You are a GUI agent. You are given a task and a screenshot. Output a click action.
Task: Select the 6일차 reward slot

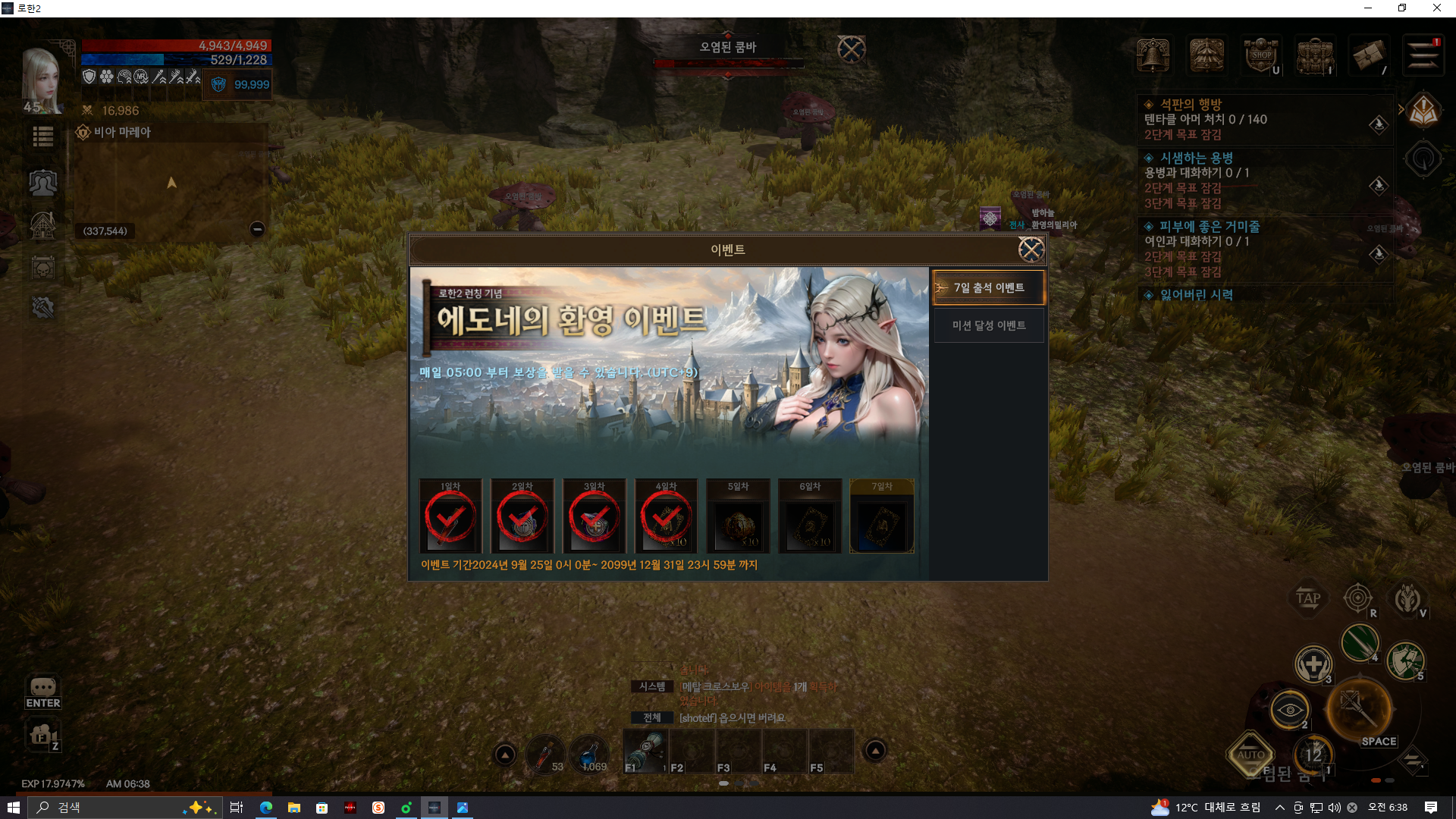(x=810, y=516)
